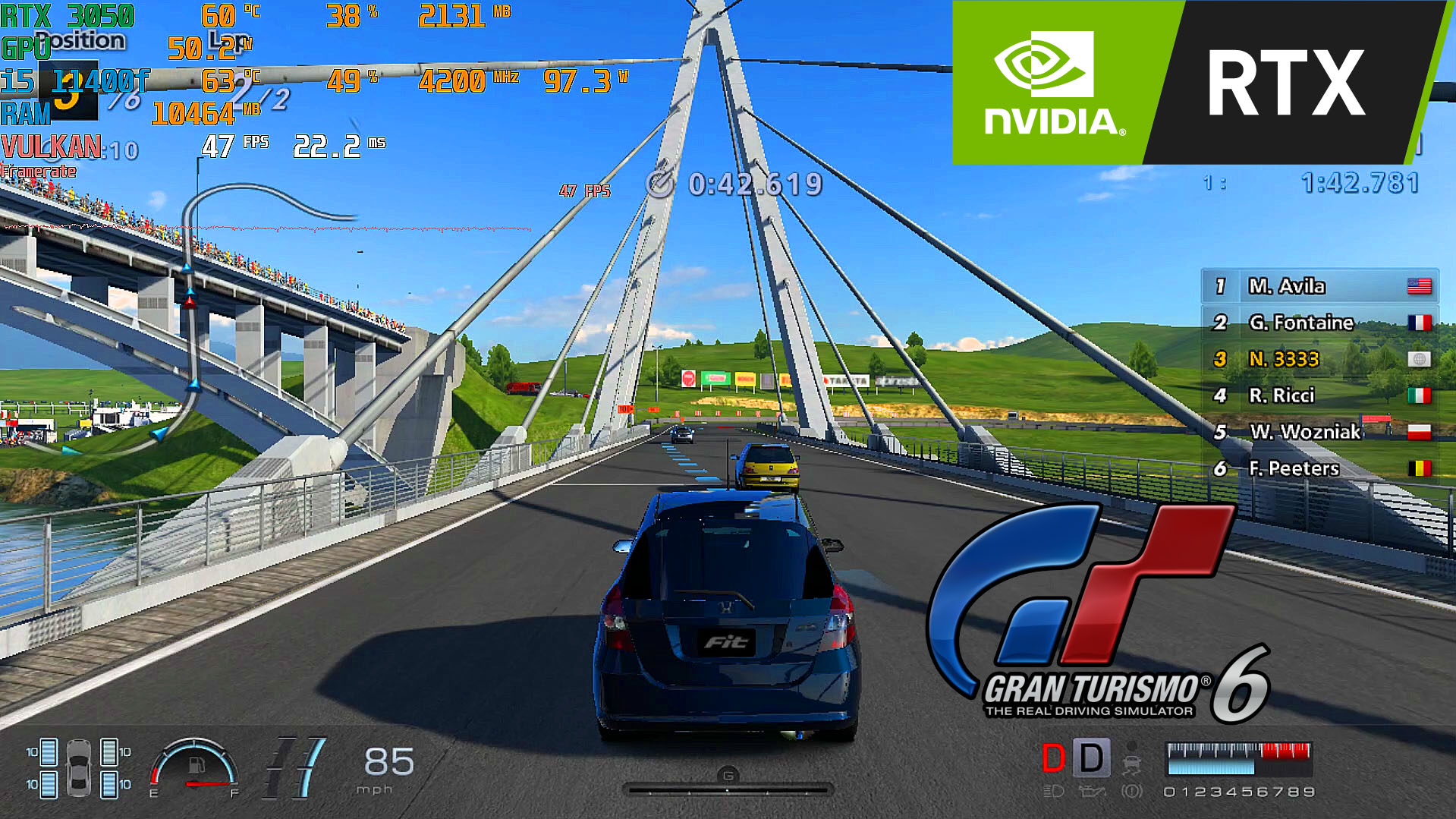
Task: Pick W. Wozniak's standings entry
Action: [1319, 432]
